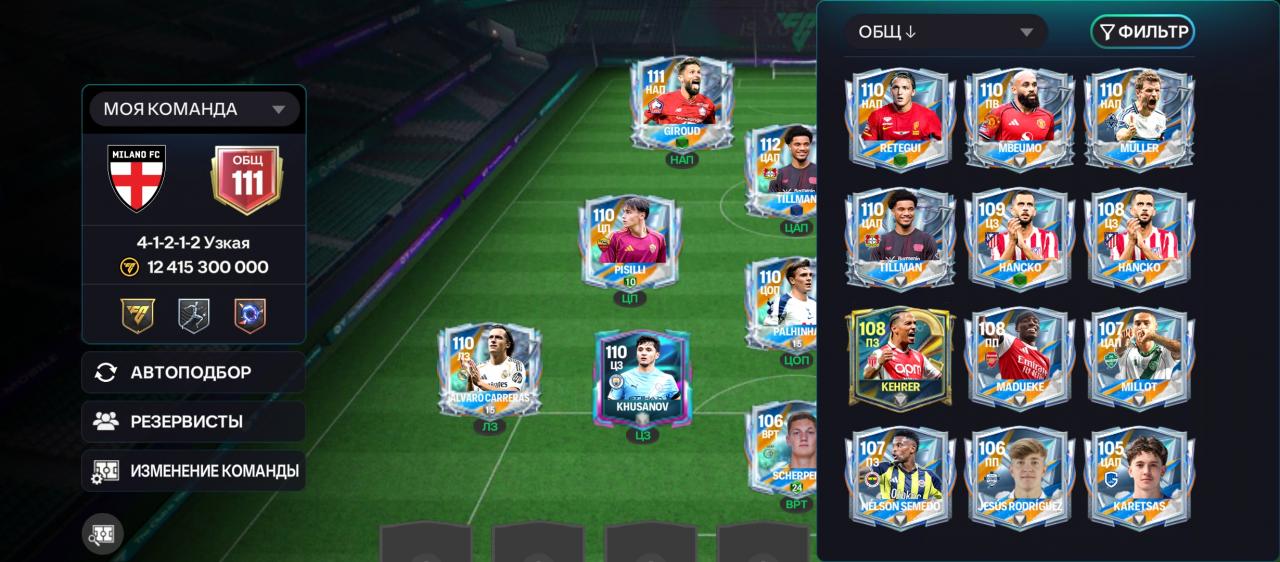Choose ИЗМЕНЕНИЕ КОМАНДЫ option

click(x=194, y=470)
